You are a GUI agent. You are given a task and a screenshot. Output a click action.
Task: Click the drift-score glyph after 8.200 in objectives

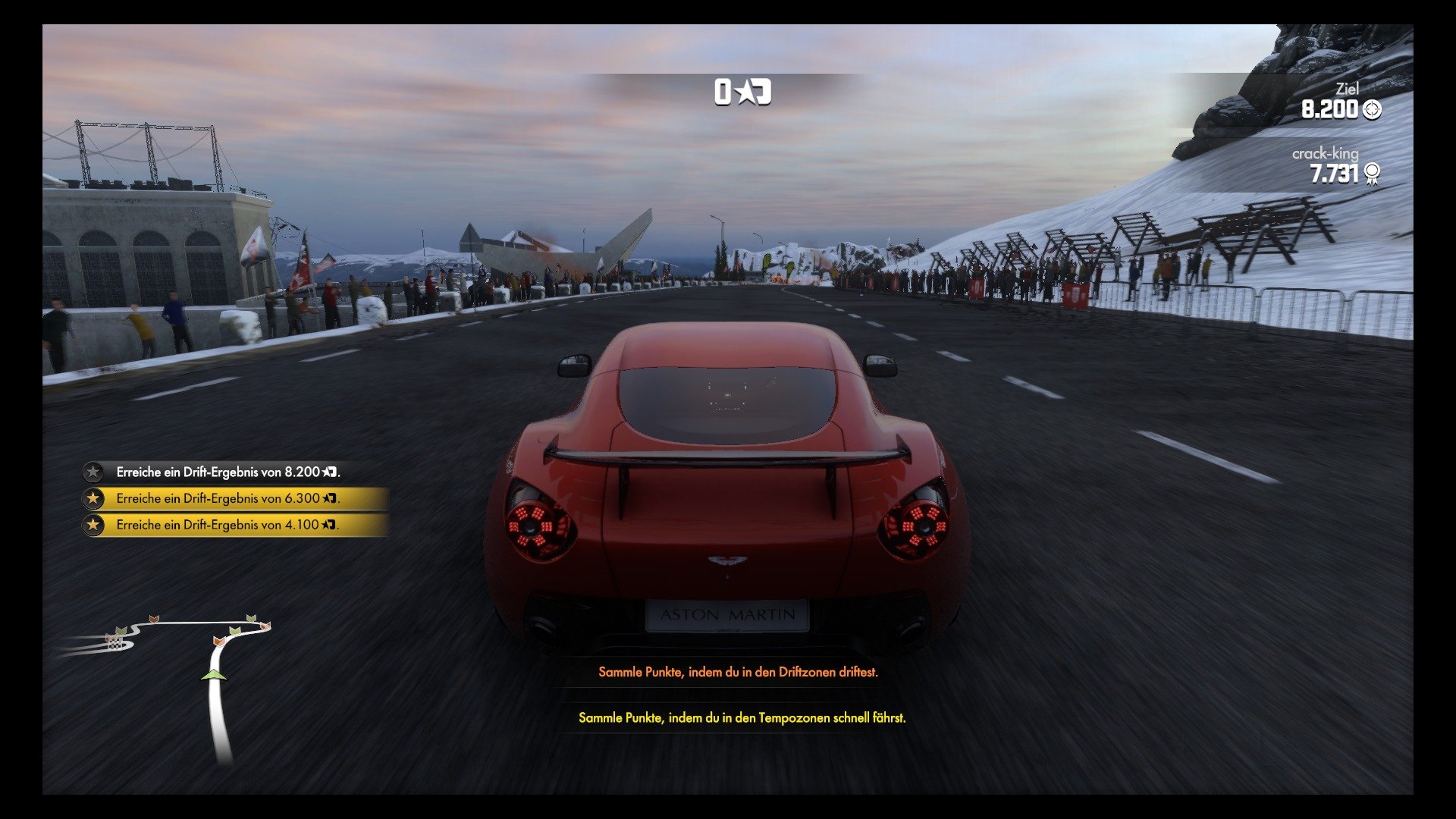click(x=328, y=472)
